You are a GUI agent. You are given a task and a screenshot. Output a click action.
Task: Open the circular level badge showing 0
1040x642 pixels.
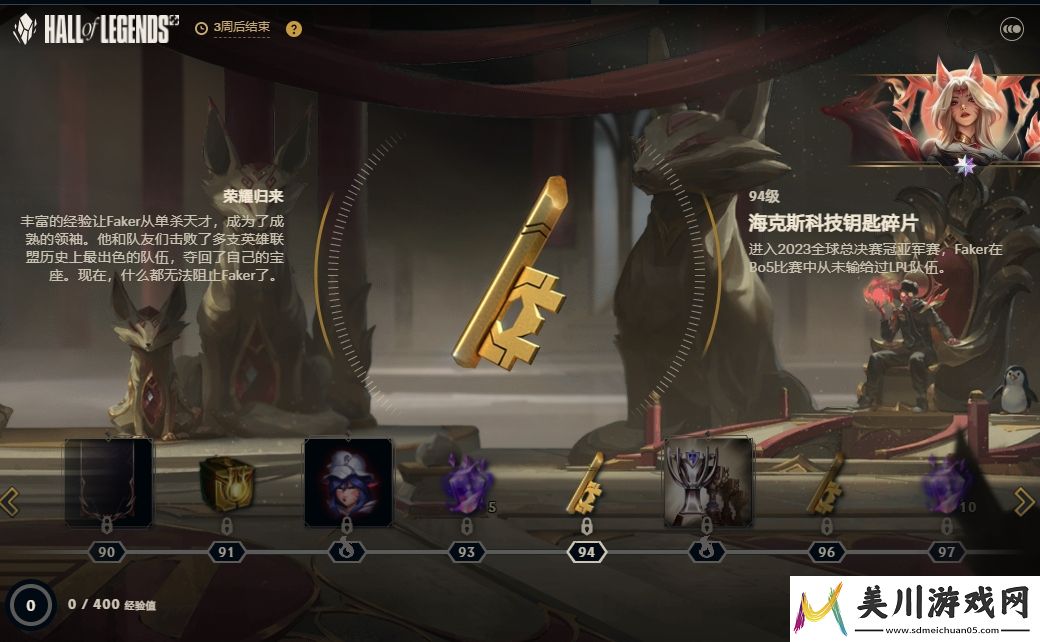click(x=31, y=604)
